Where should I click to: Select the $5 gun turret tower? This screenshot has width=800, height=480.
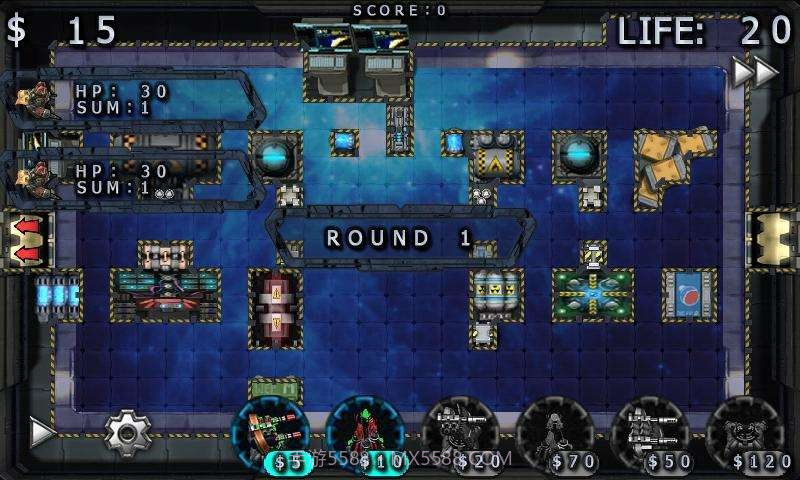point(269,432)
